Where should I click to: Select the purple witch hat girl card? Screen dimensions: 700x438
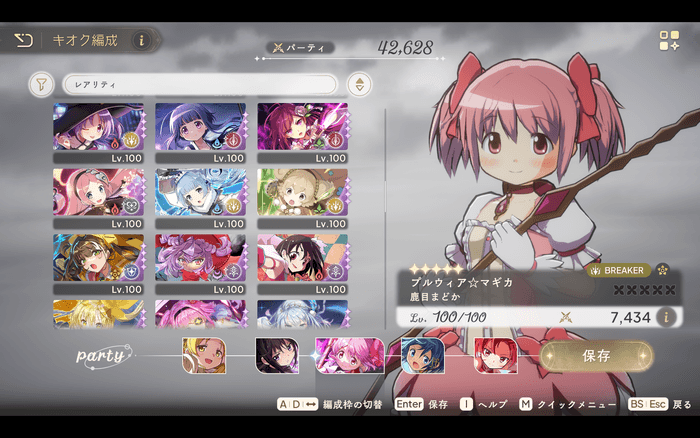pos(98,127)
